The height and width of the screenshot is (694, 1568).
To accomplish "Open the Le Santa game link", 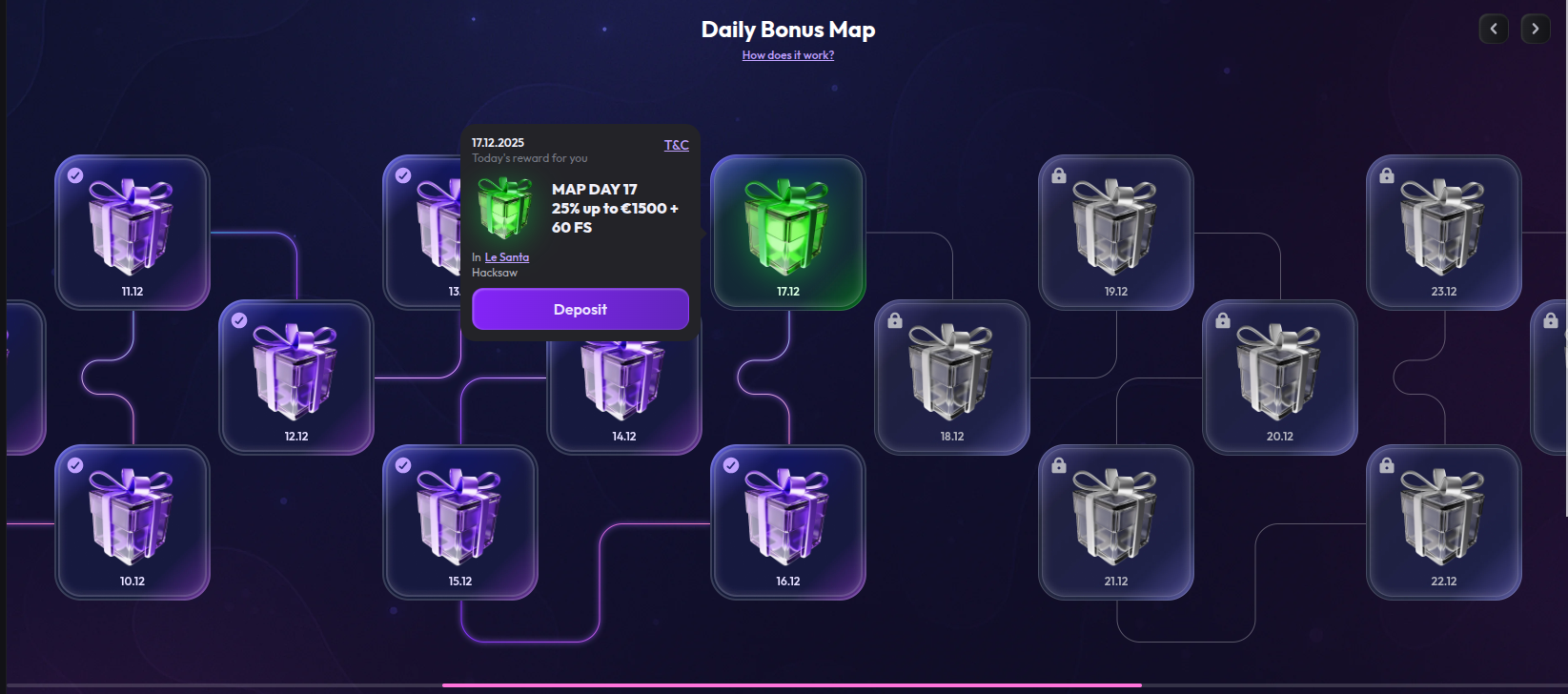I will (507, 256).
